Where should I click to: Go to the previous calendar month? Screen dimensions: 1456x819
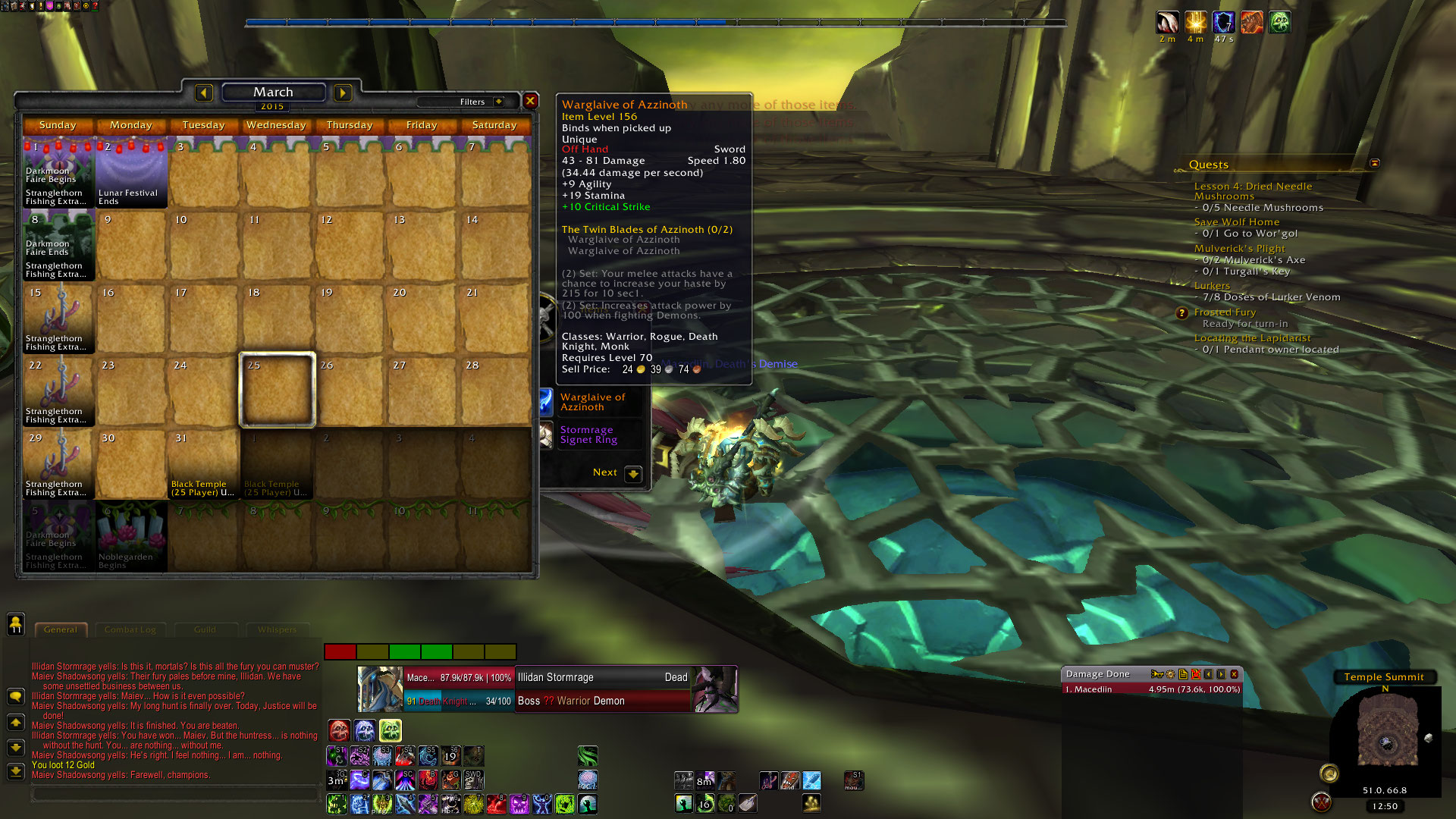pos(203,93)
